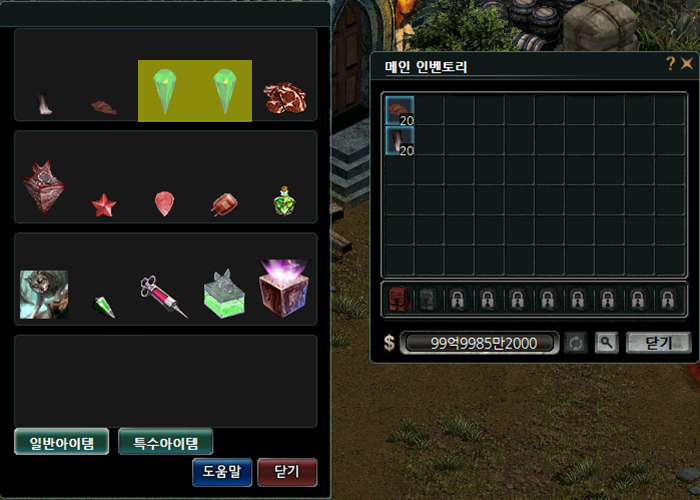Select the glowing purple box item
The width and height of the screenshot is (700, 500).
tap(284, 288)
